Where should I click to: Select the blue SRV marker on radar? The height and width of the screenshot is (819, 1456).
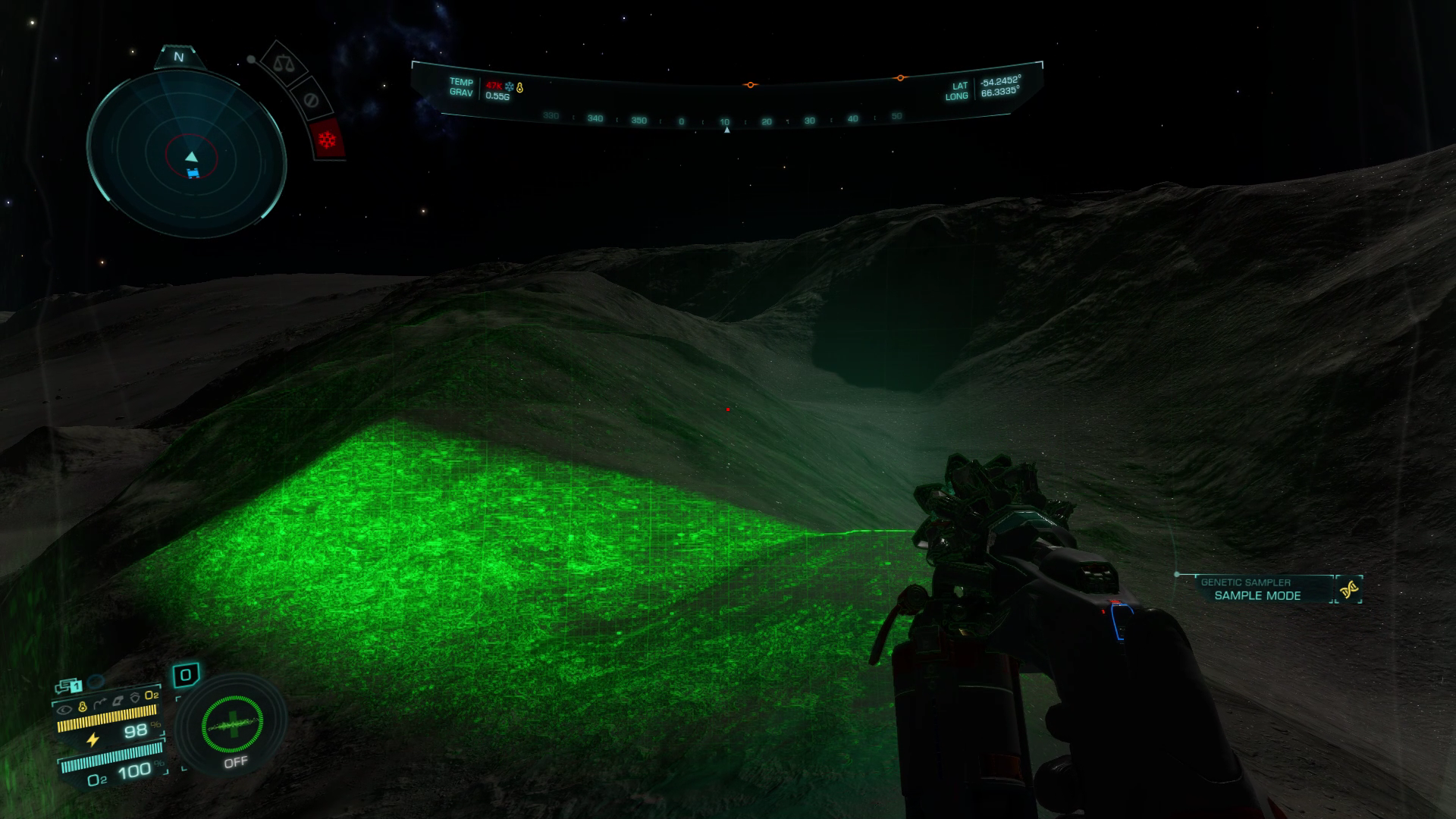point(193,174)
